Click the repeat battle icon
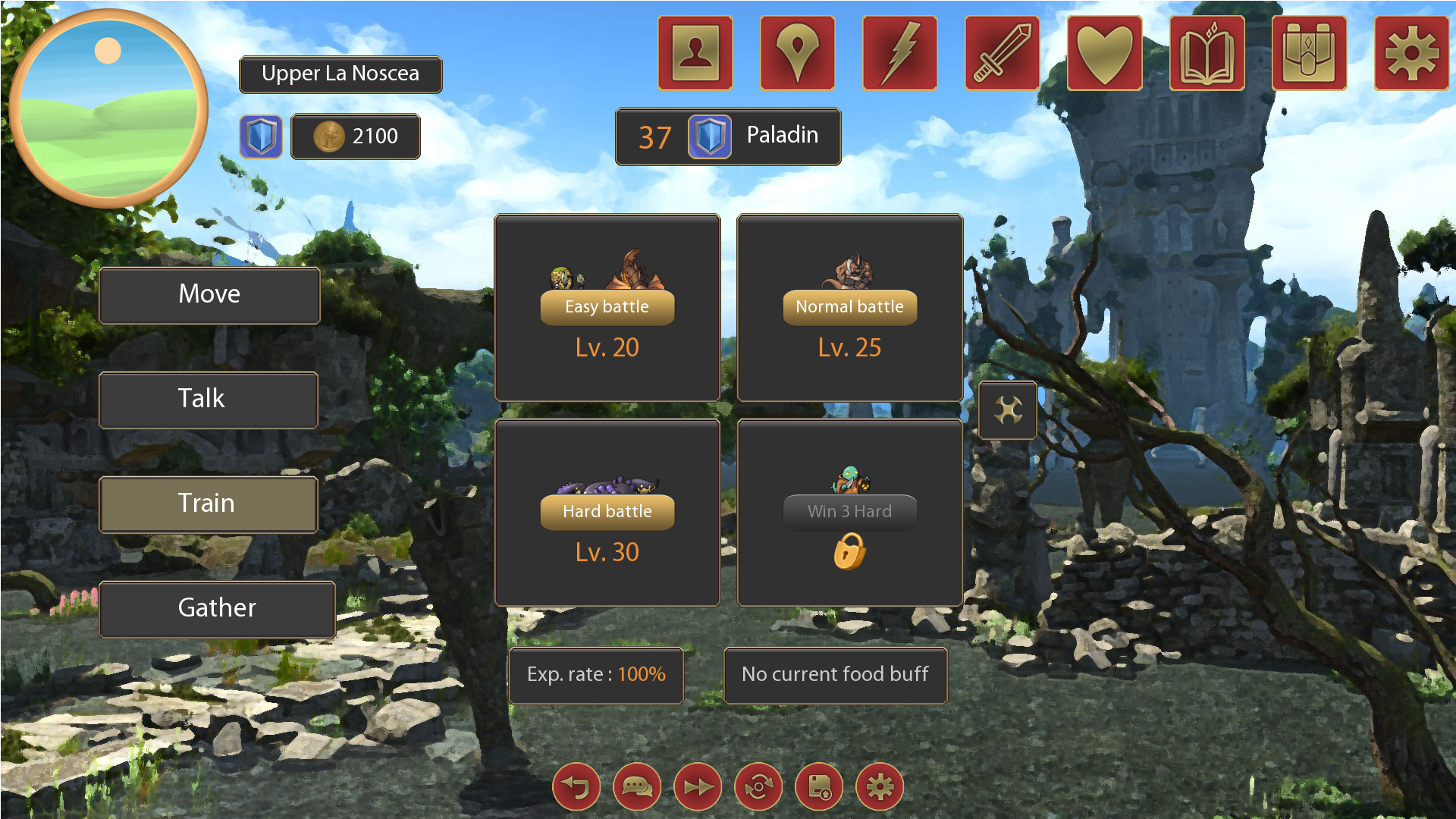This screenshot has height=819, width=1456. (x=758, y=786)
